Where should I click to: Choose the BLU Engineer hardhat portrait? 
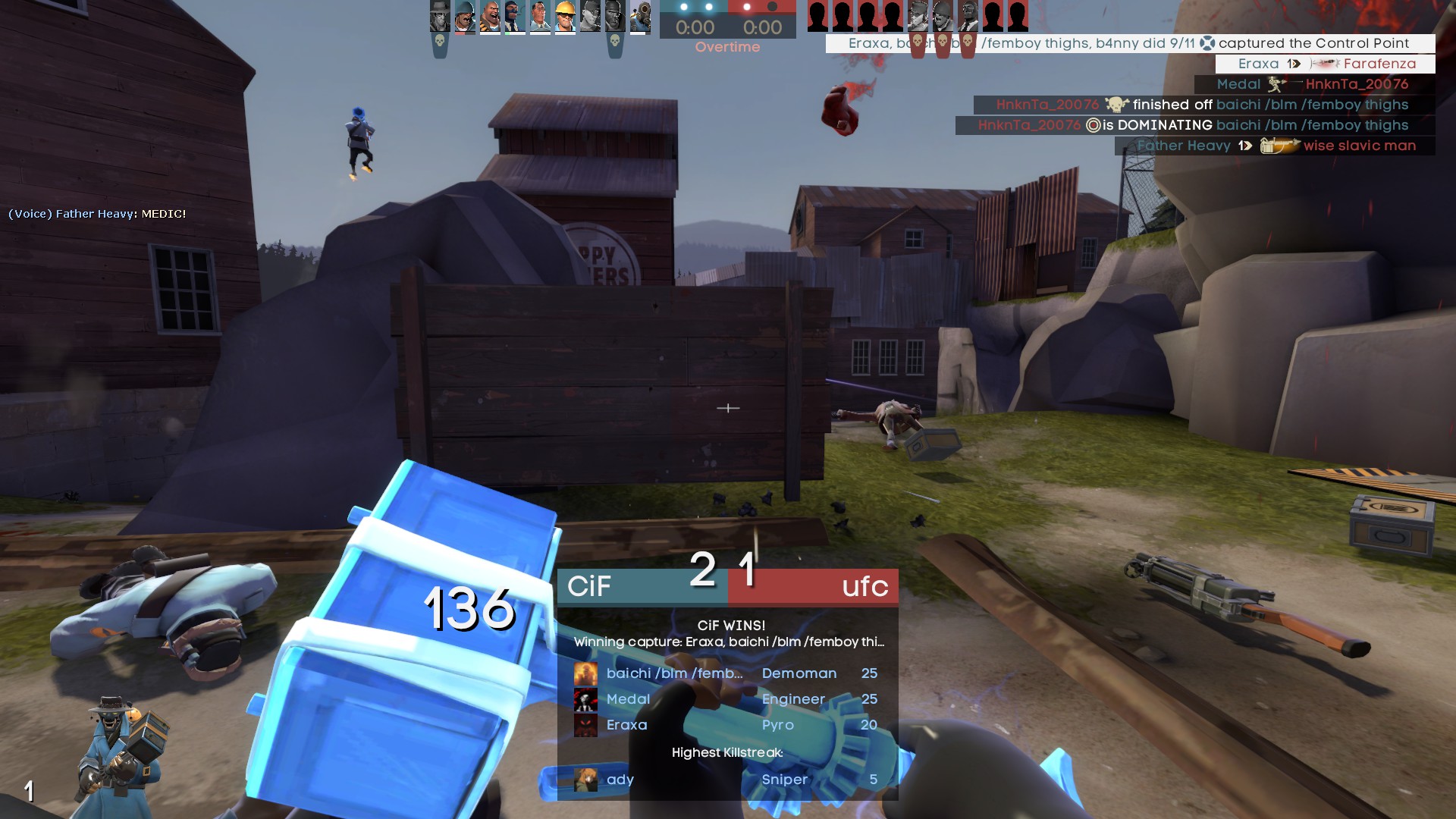pos(565,17)
